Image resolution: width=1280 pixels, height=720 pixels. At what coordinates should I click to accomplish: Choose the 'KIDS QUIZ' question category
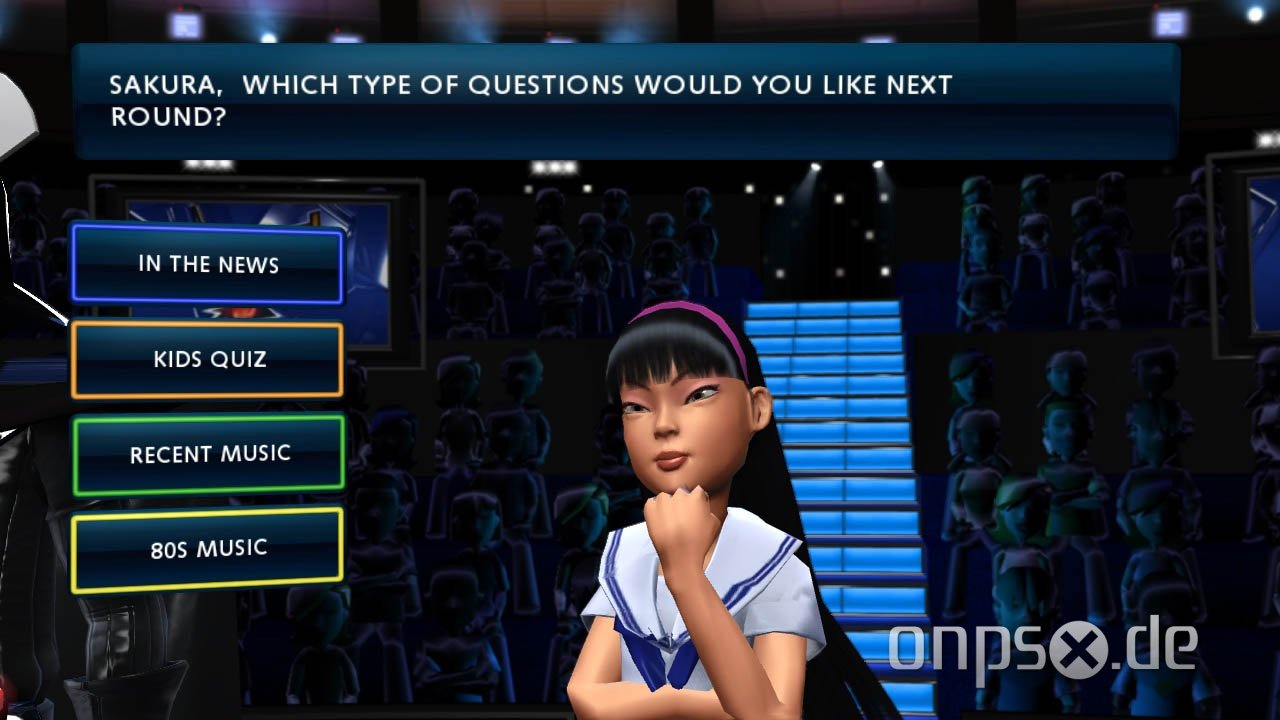(206, 359)
